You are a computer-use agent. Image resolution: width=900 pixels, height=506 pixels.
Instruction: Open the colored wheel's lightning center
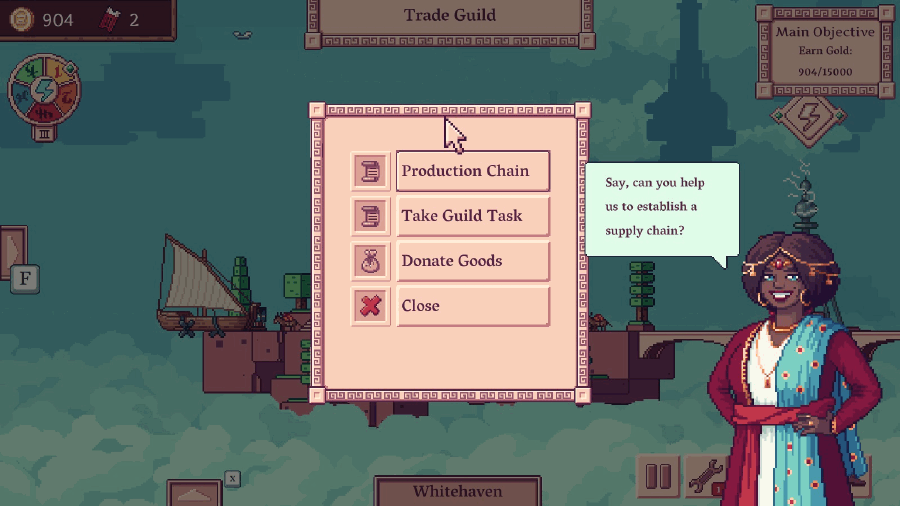coord(44,90)
